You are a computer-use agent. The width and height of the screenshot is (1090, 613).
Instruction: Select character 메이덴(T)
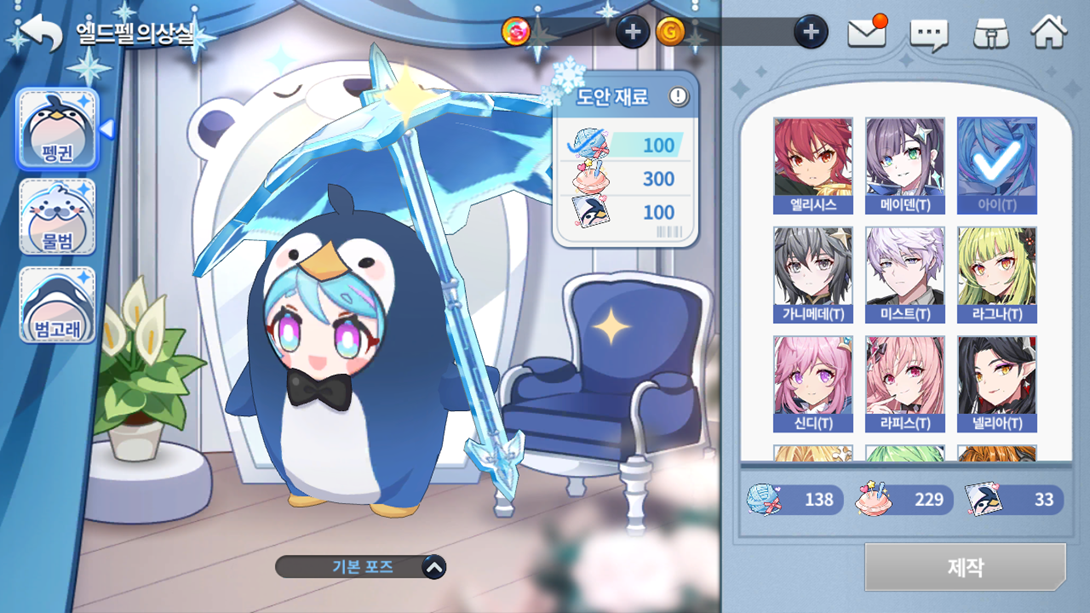point(905,165)
